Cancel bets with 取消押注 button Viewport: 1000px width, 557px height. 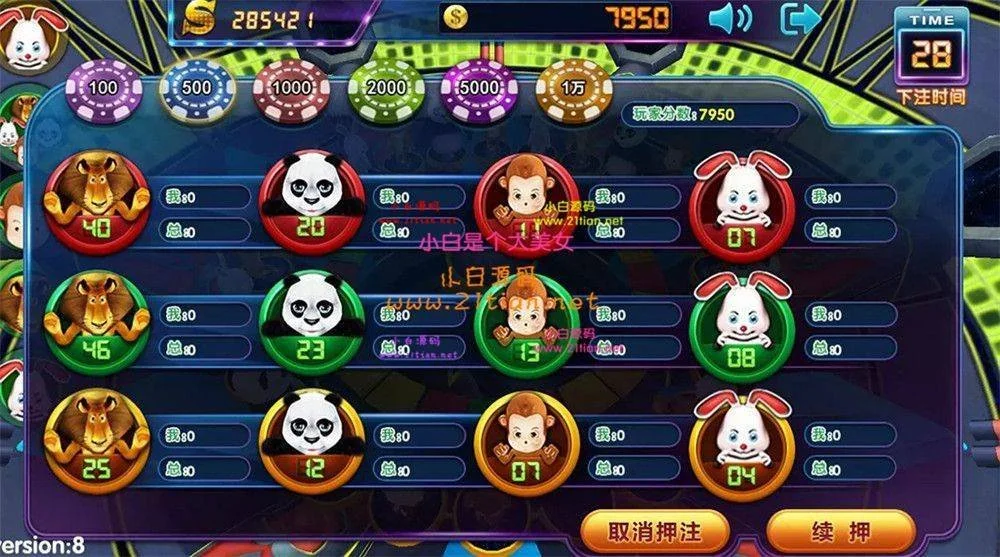(655, 531)
